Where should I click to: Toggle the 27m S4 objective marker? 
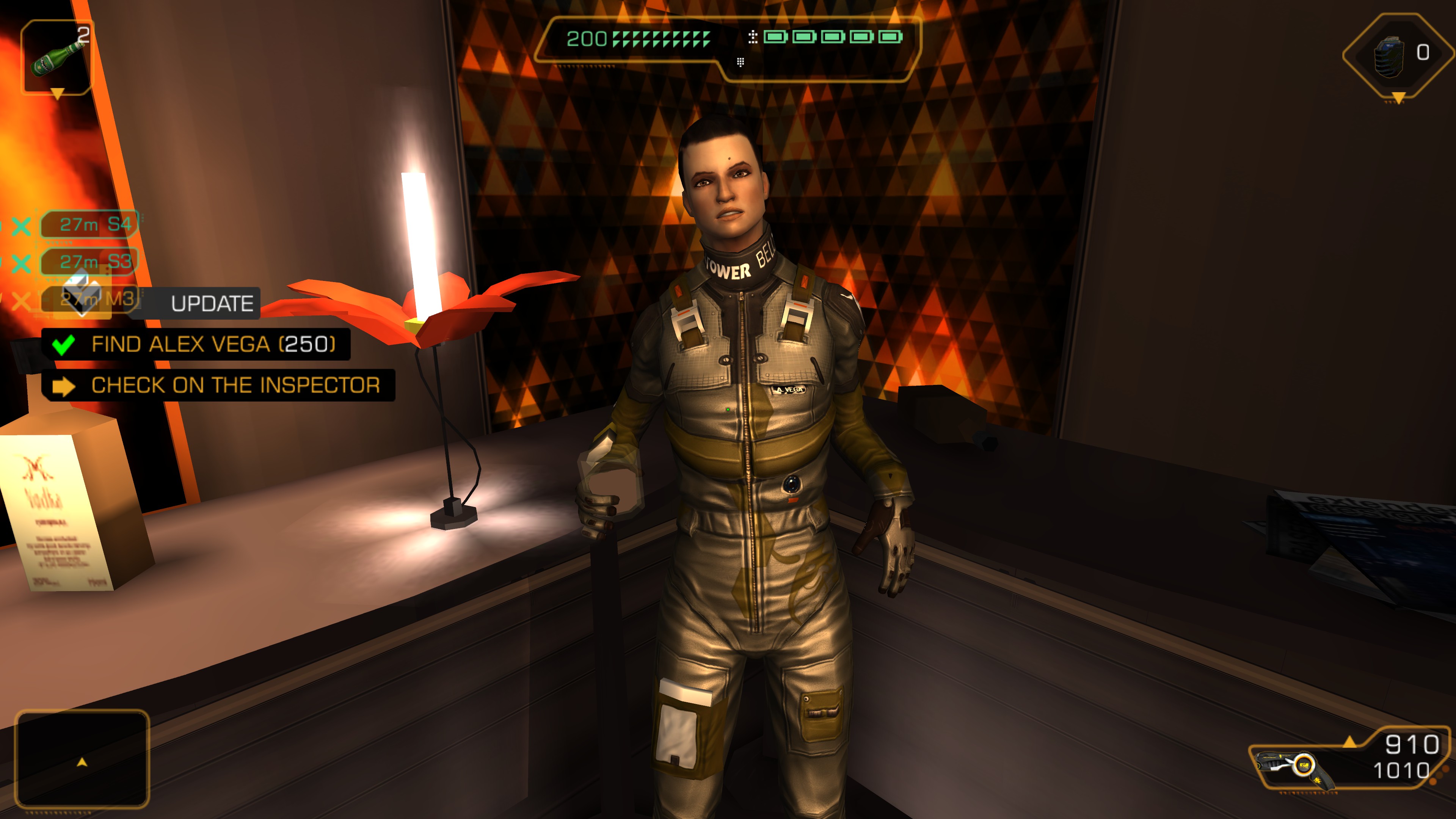tap(89, 224)
